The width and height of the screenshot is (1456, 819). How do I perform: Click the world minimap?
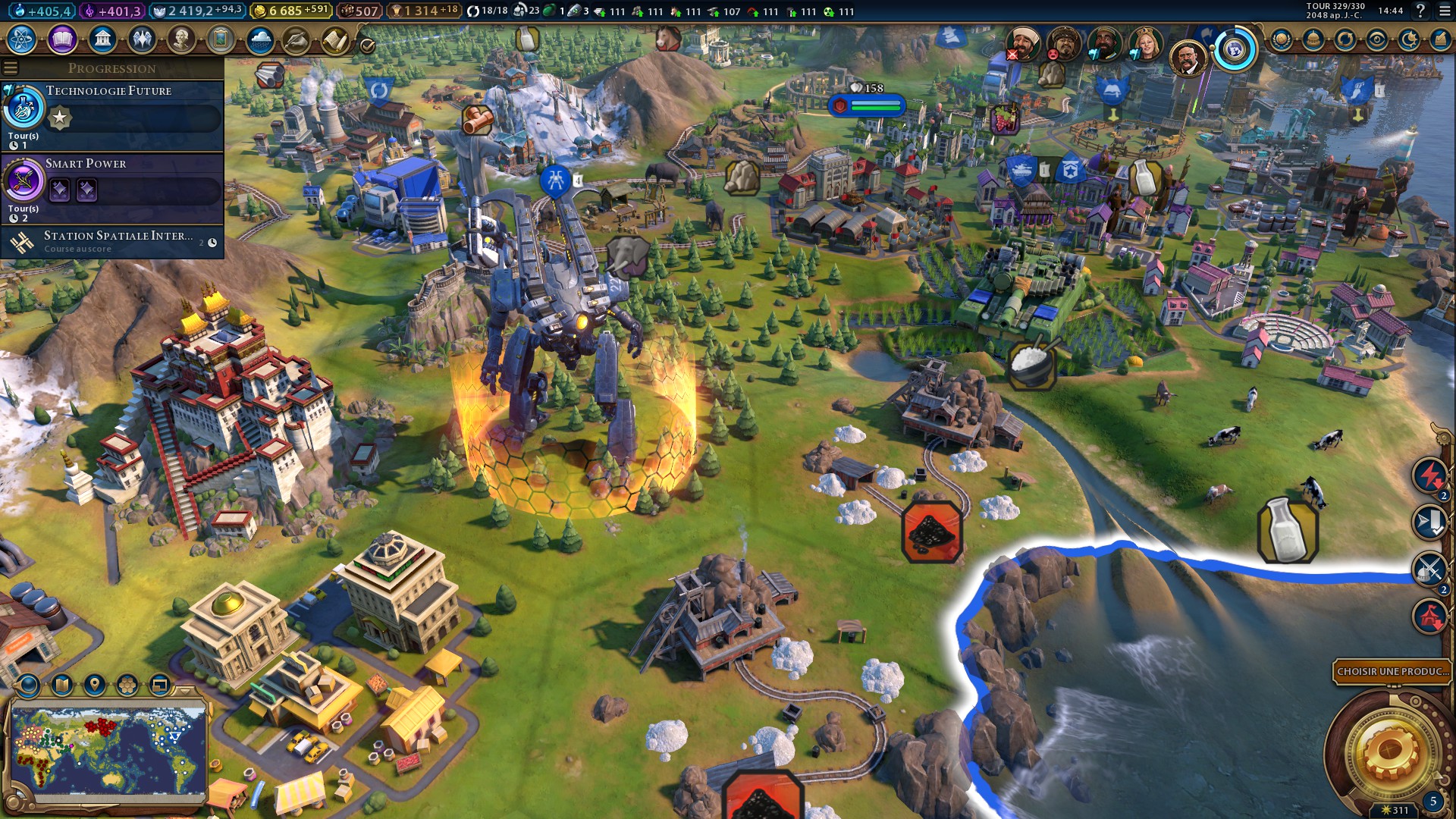point(108,751)
